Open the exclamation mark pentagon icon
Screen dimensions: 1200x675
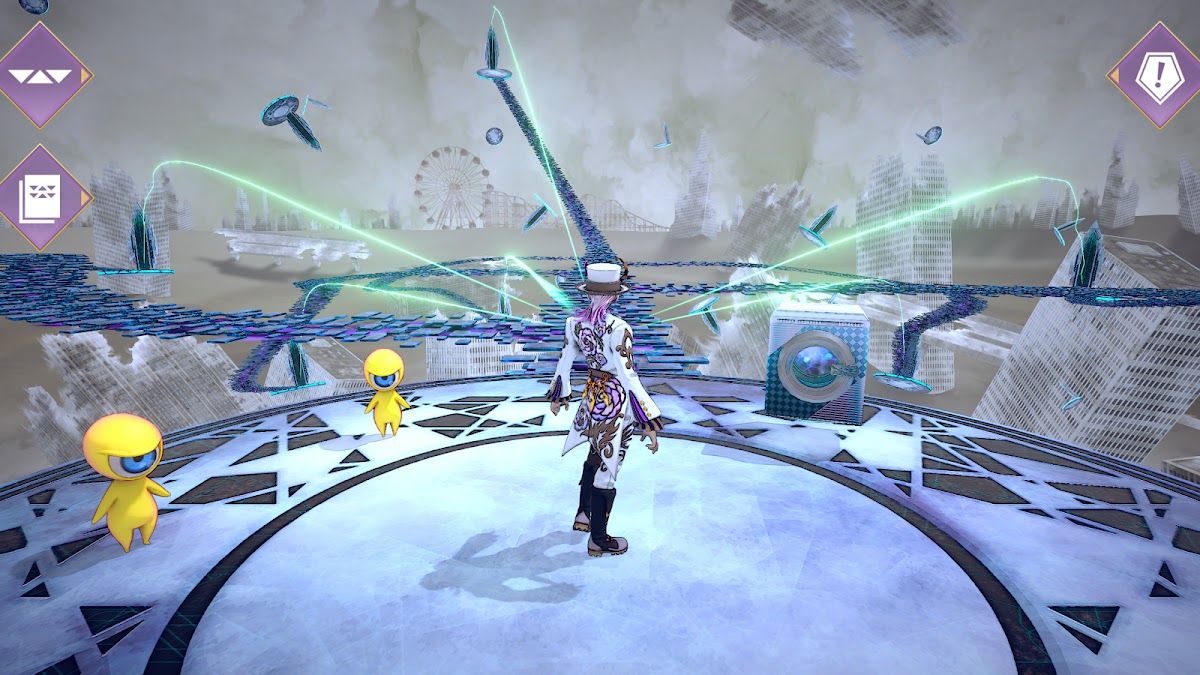(x=1158, y=75)
